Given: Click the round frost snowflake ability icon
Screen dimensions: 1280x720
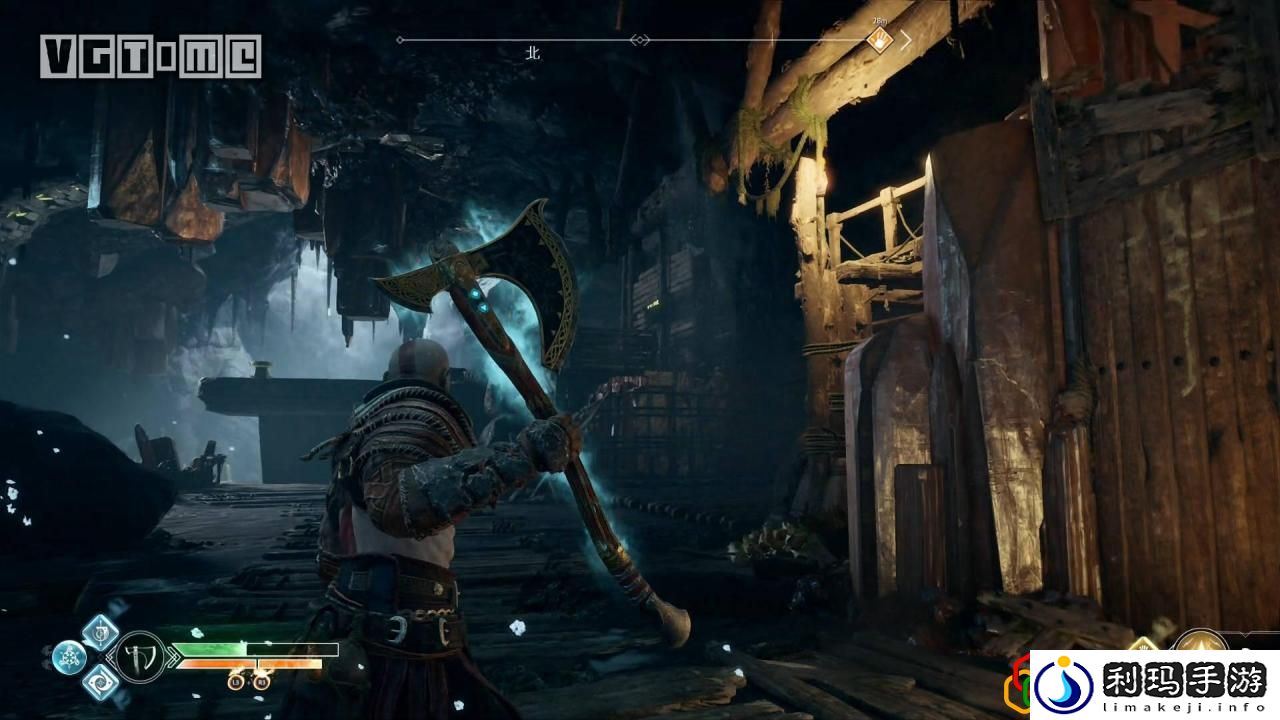Looking at the screenshot, I should click(x=69, y=657).
